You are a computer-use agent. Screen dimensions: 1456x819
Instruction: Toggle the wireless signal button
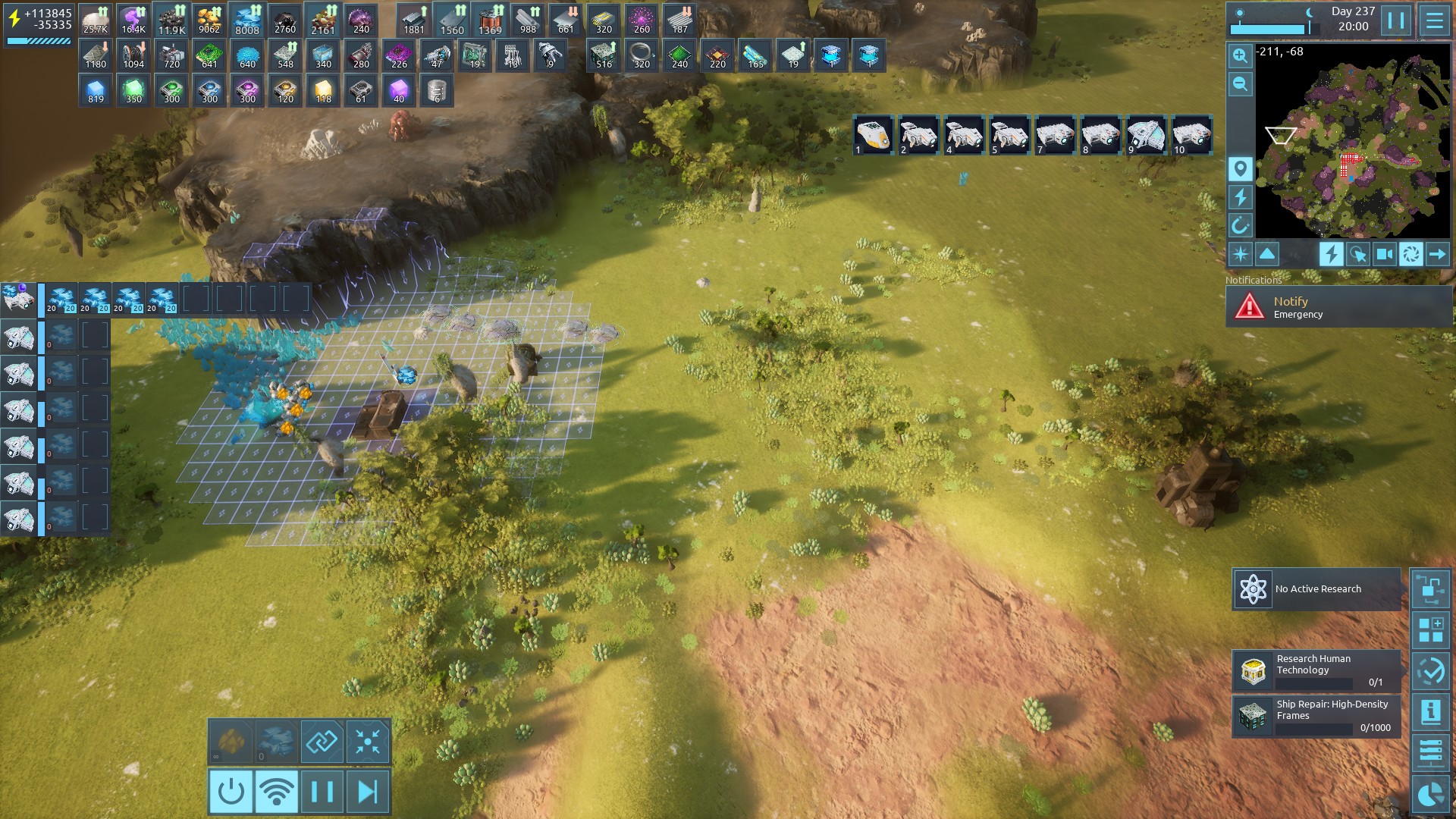tap(277, 792)
